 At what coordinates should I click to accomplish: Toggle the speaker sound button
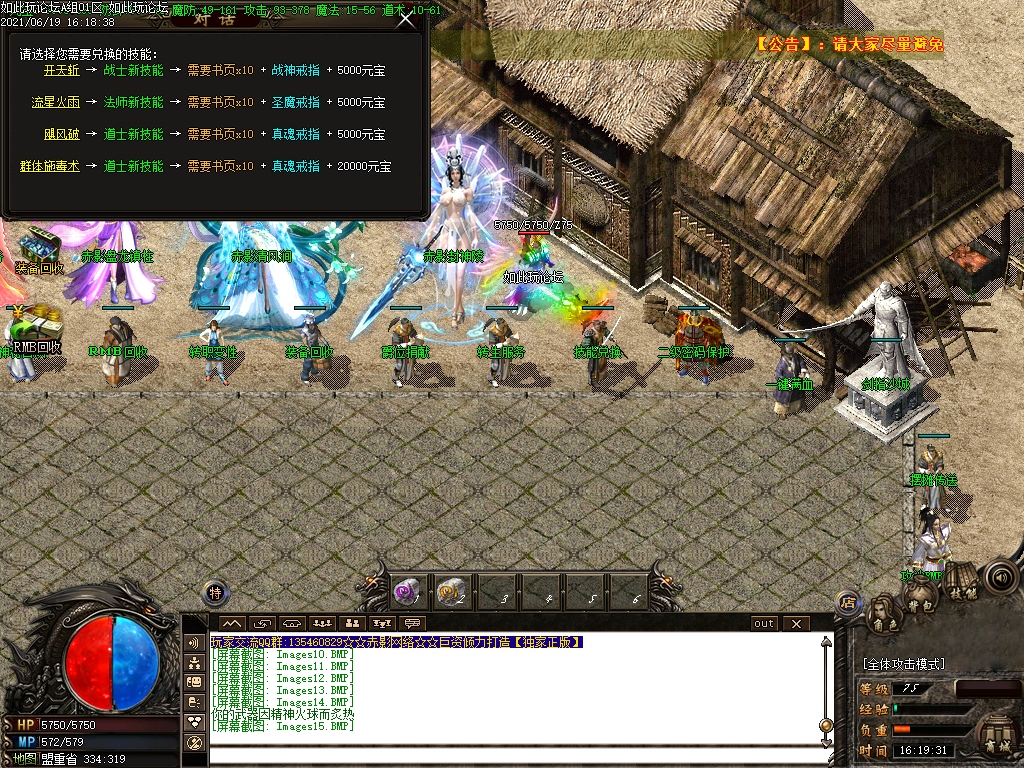999,576
